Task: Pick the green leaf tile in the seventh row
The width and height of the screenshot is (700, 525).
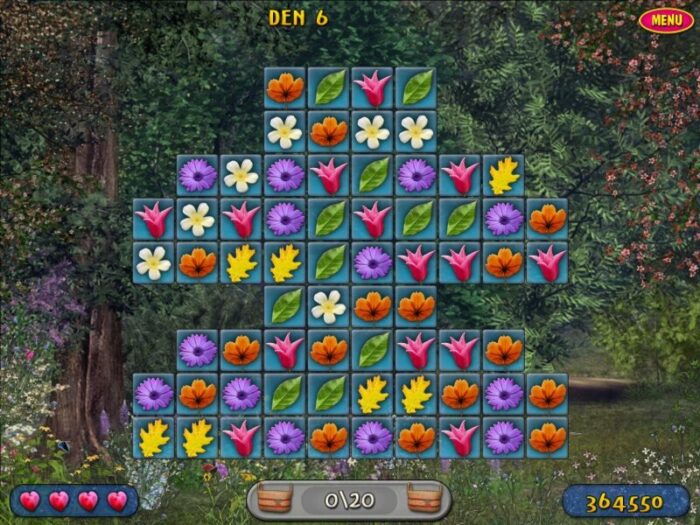Action: 373,350
